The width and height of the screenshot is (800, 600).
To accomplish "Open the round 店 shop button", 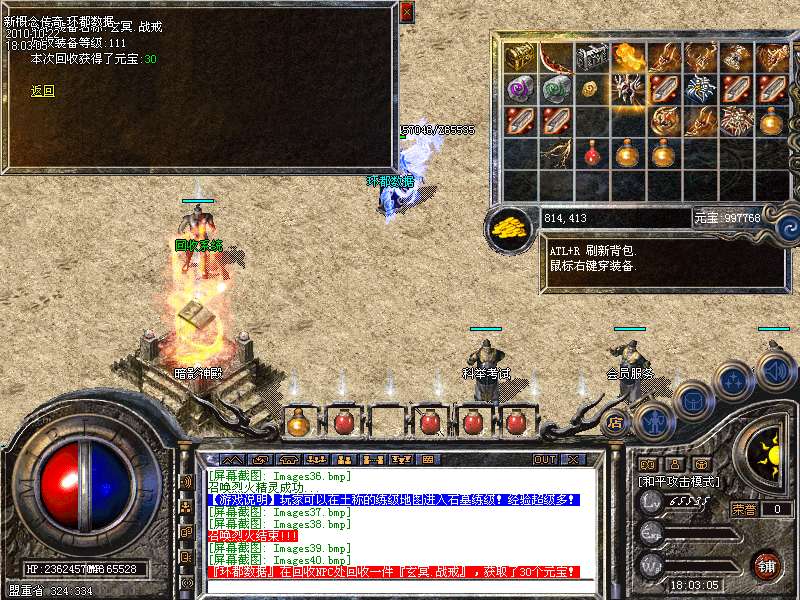I will click(x=616, y=423).
